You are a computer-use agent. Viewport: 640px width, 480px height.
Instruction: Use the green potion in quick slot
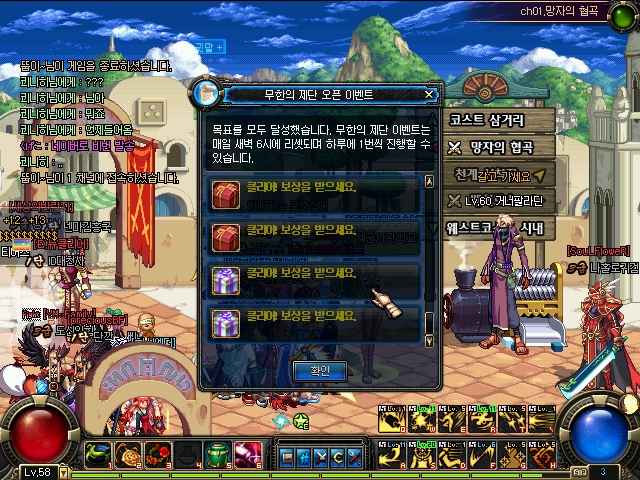coord(218,456)
